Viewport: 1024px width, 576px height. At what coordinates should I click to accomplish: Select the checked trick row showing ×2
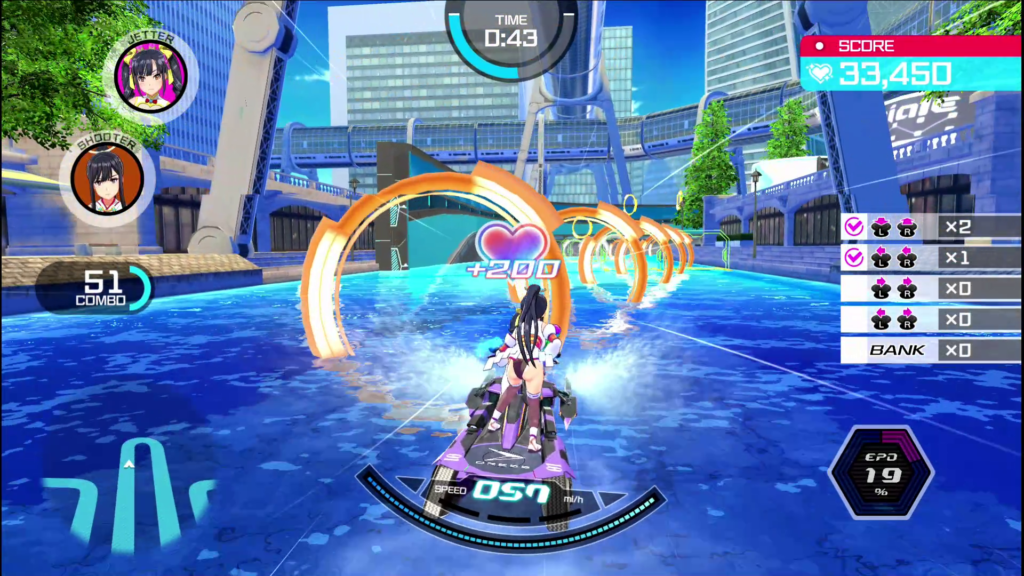pyautogui.click(x=930, y=227)
